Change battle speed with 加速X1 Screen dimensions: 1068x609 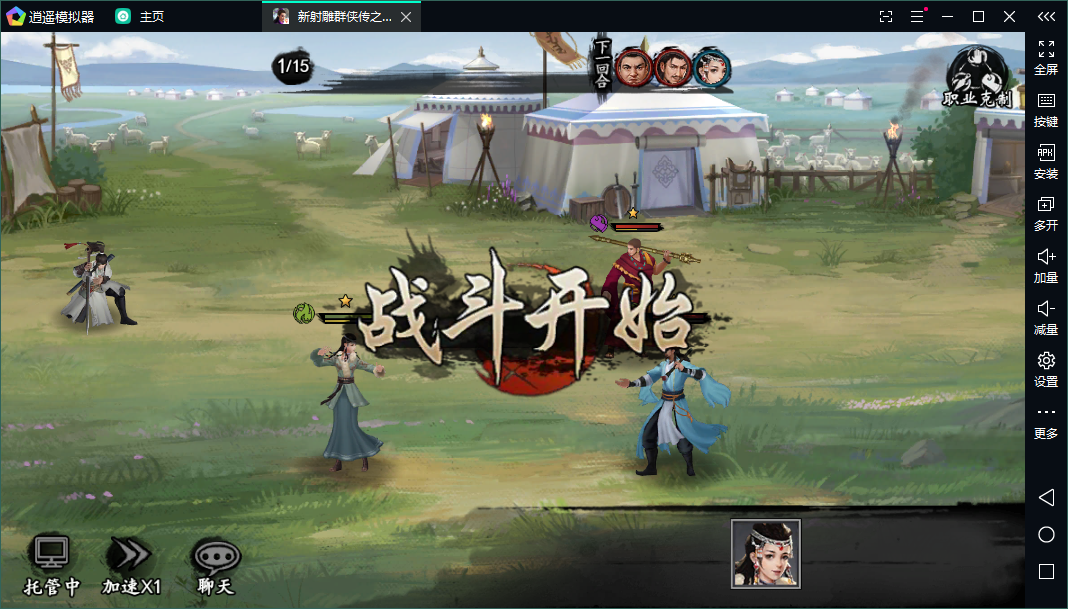(x=131, y=565)
